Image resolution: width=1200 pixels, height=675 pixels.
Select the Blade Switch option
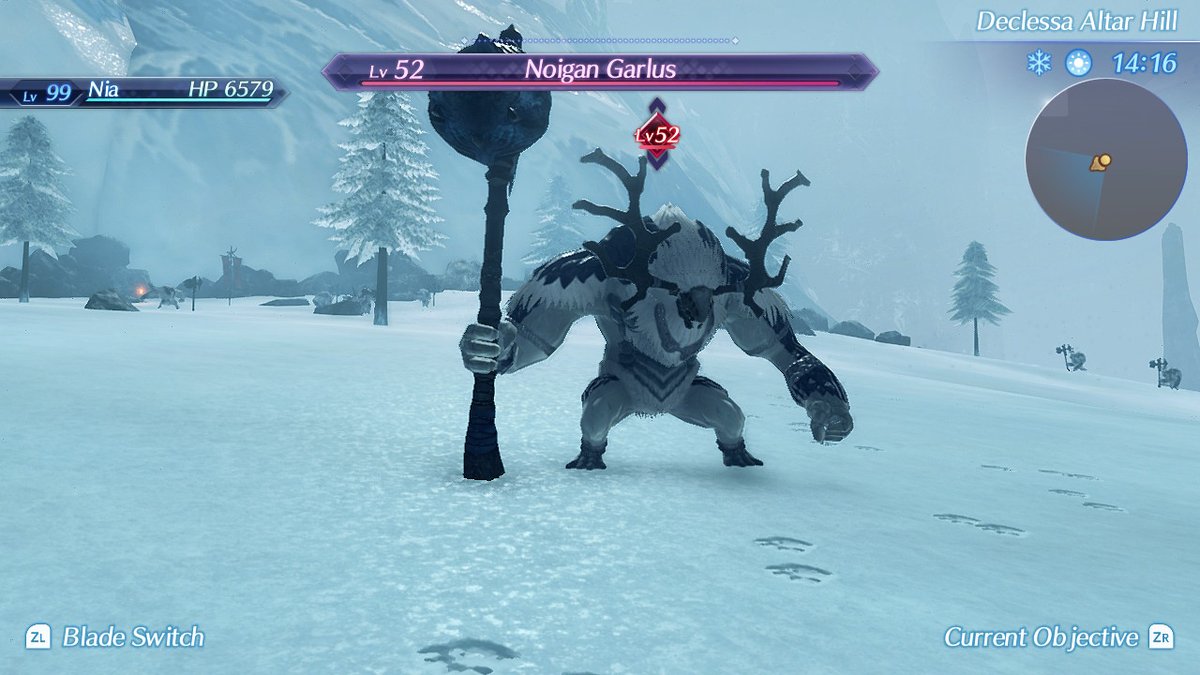point(116,637)
